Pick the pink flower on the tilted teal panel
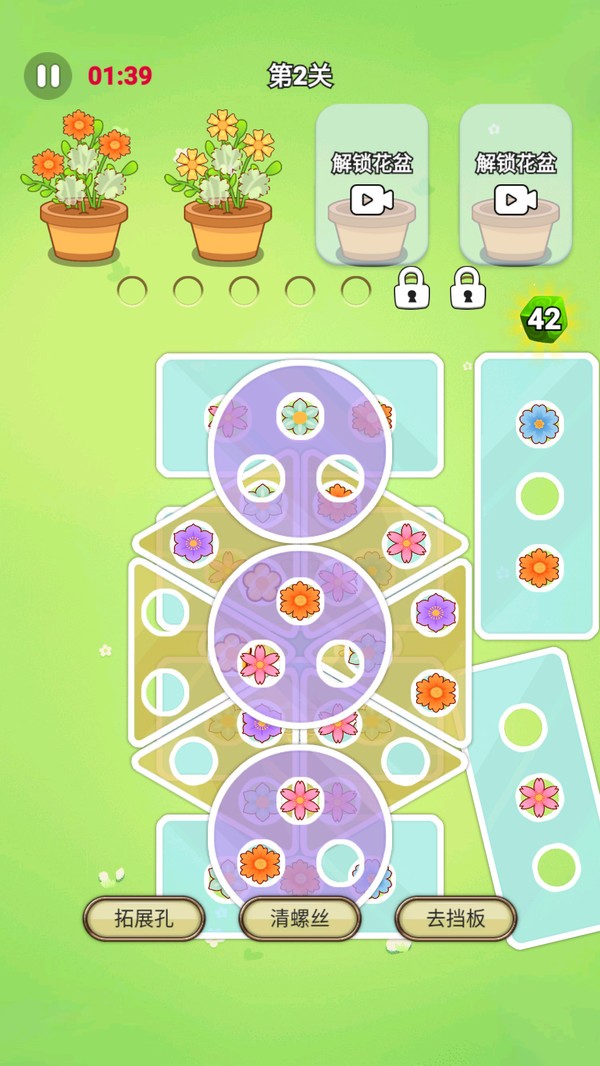The width and height of the screenshot is (600, 1066). pyautogui.click(x=539, y=797)
